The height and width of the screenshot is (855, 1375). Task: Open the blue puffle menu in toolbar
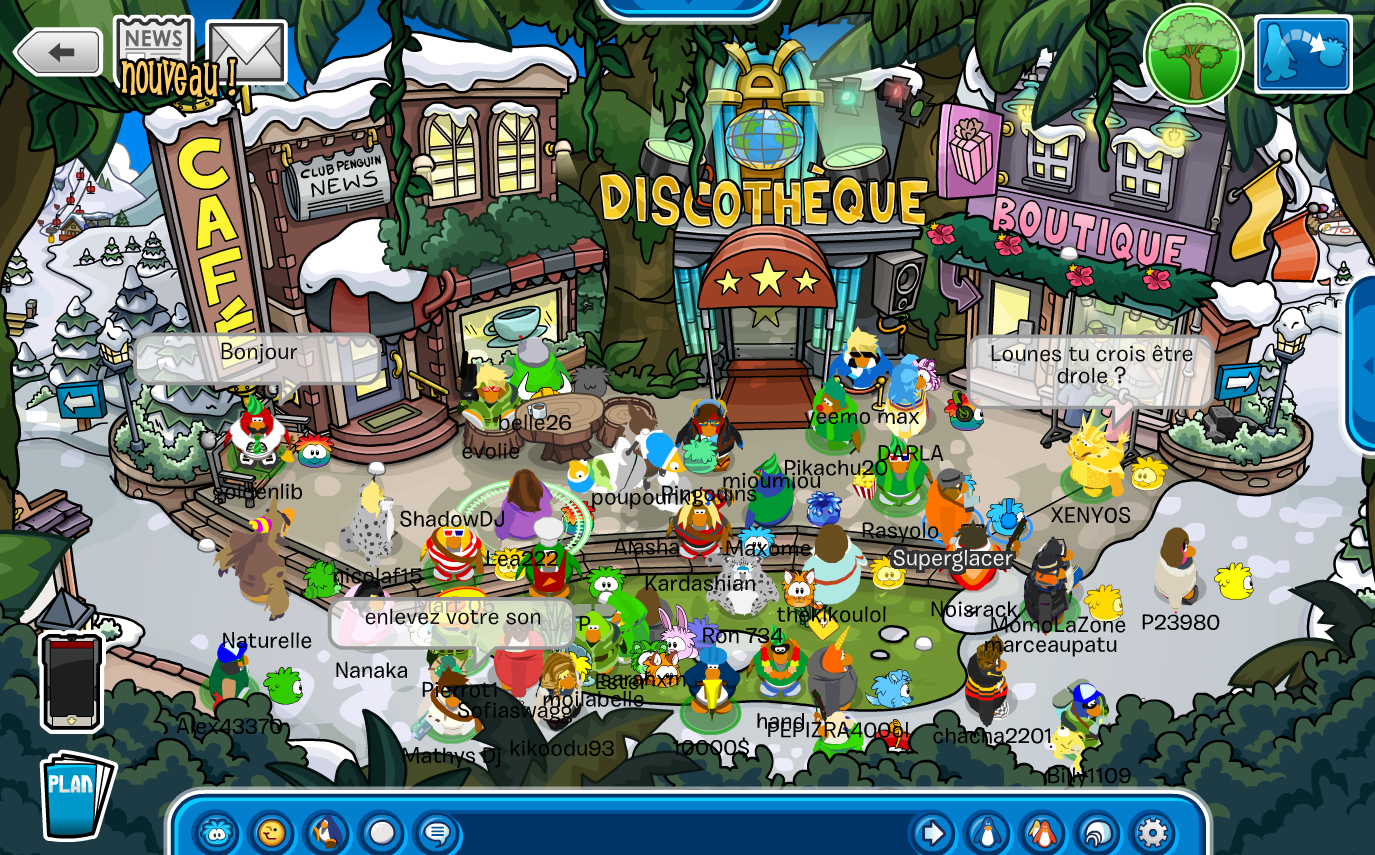pyautogui.click(x=217, y=832)
